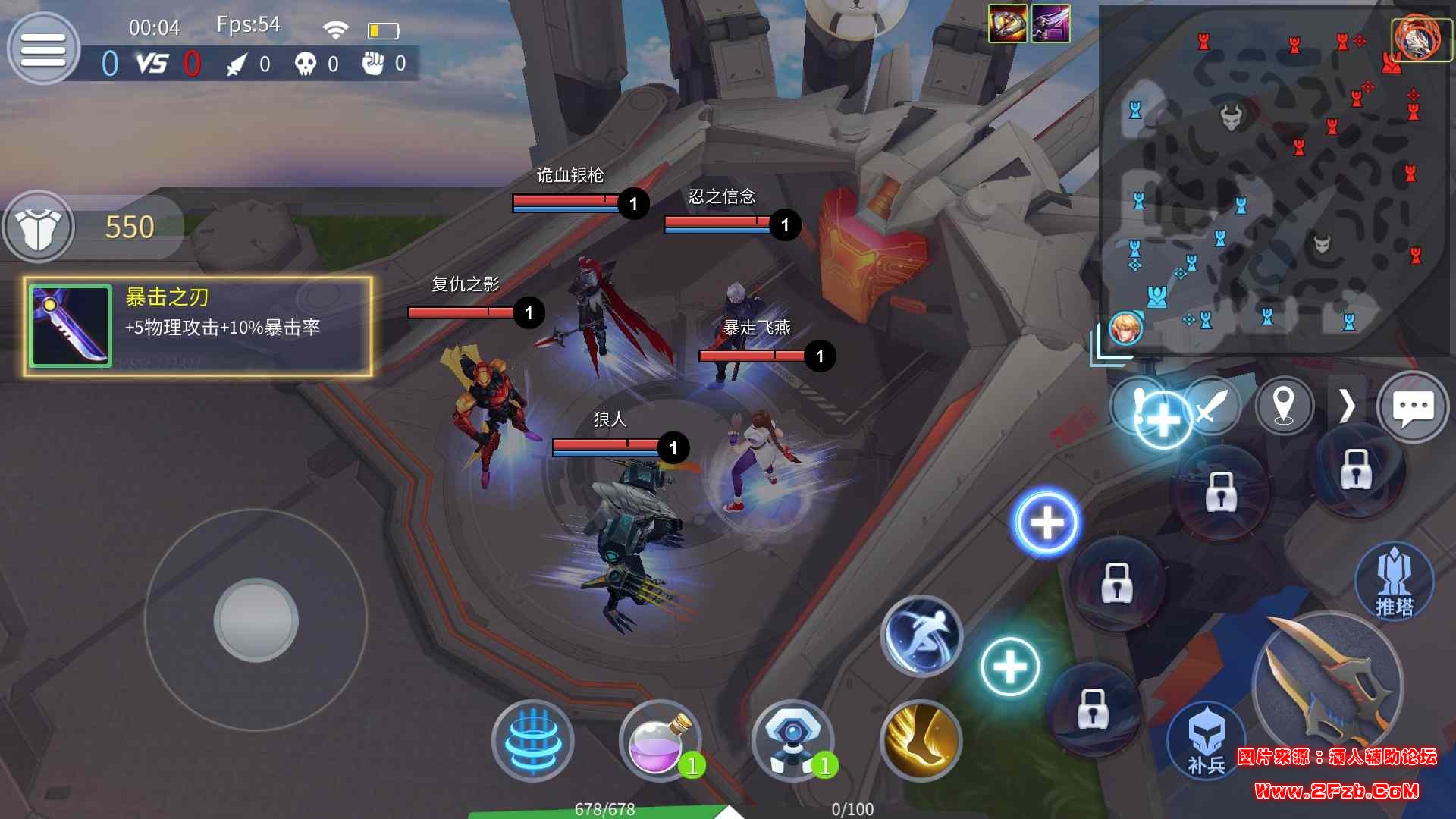
Task: Open the chat bubble button
Action: tap(1412, 407)
